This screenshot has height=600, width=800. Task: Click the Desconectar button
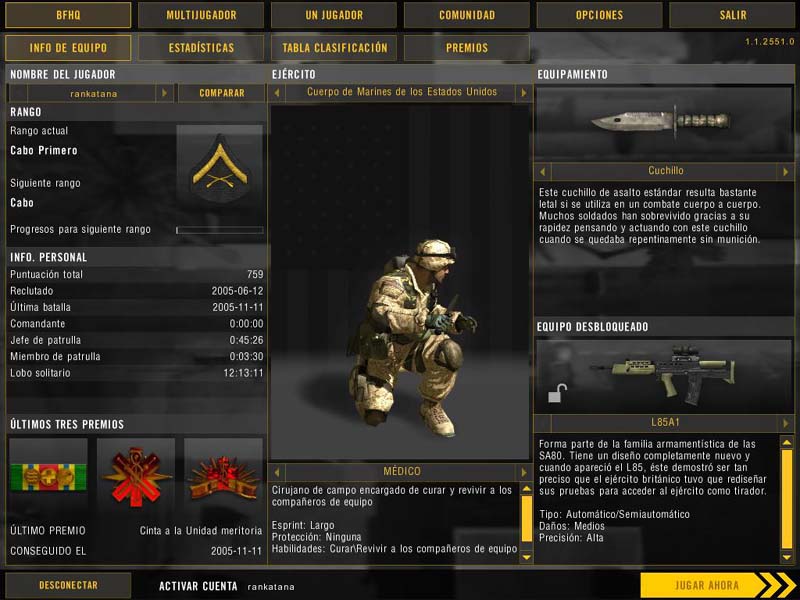pos(67,585)
